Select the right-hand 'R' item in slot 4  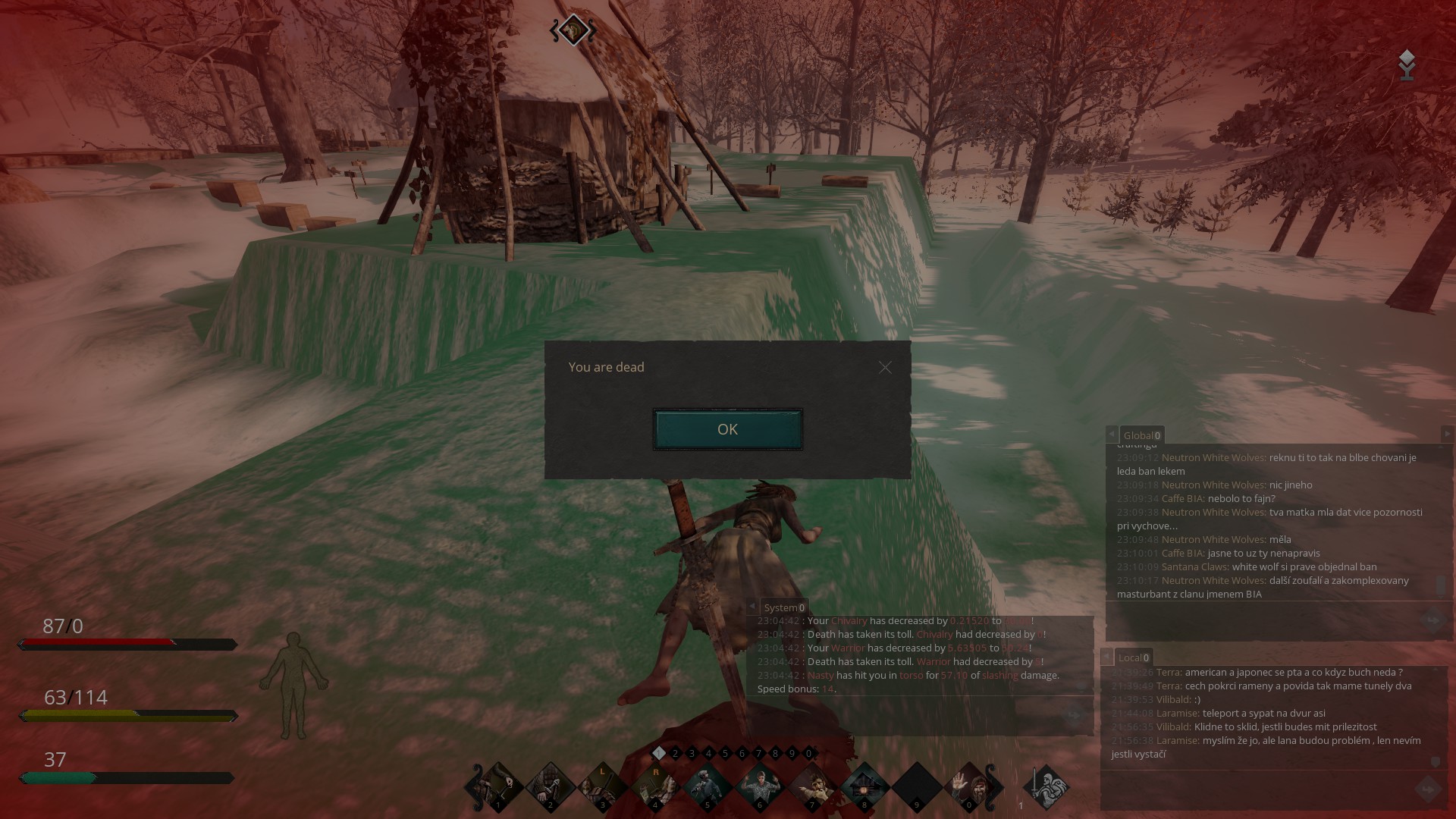[654, 787]
